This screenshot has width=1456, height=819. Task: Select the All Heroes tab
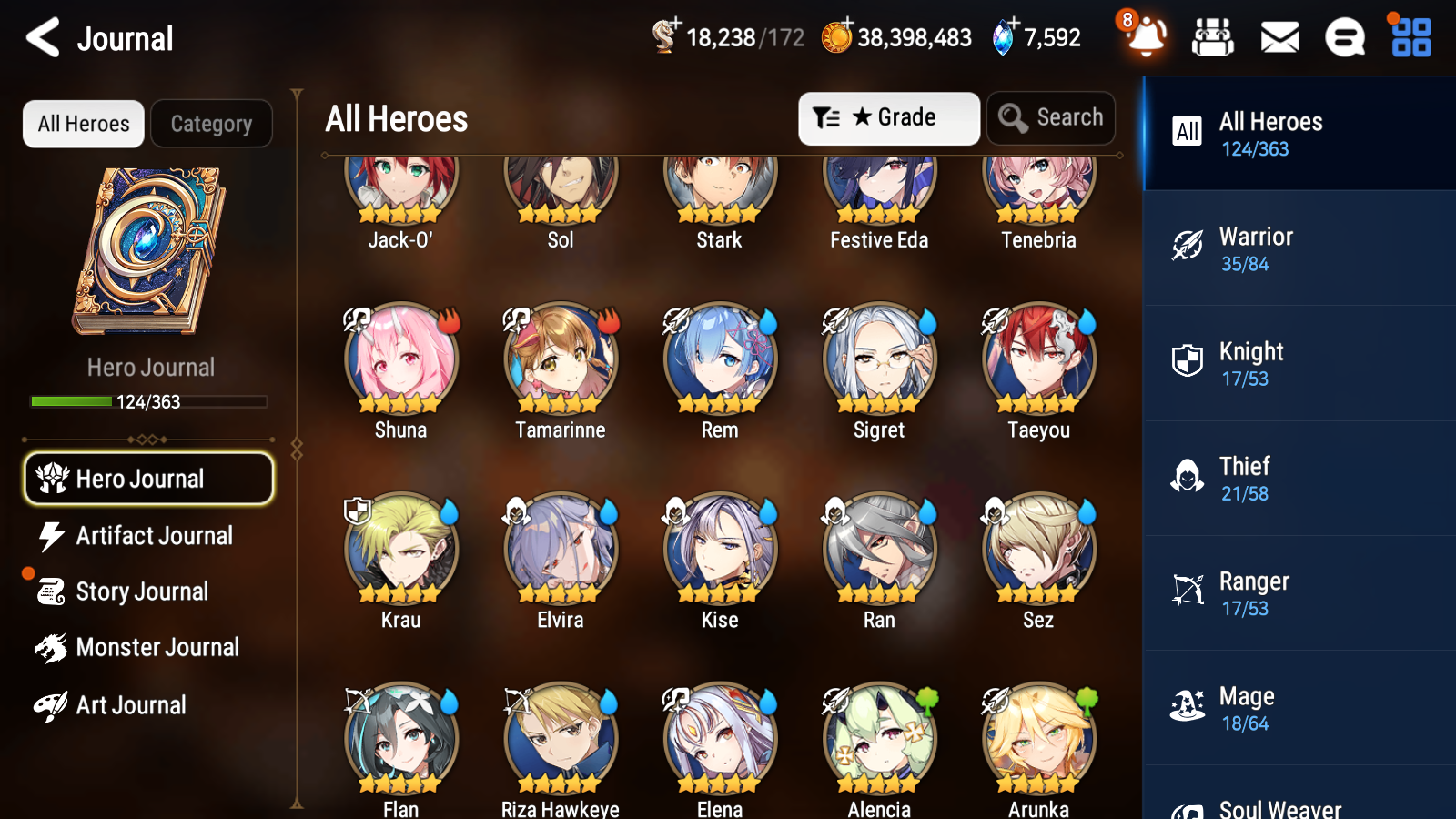click(83, 124)
